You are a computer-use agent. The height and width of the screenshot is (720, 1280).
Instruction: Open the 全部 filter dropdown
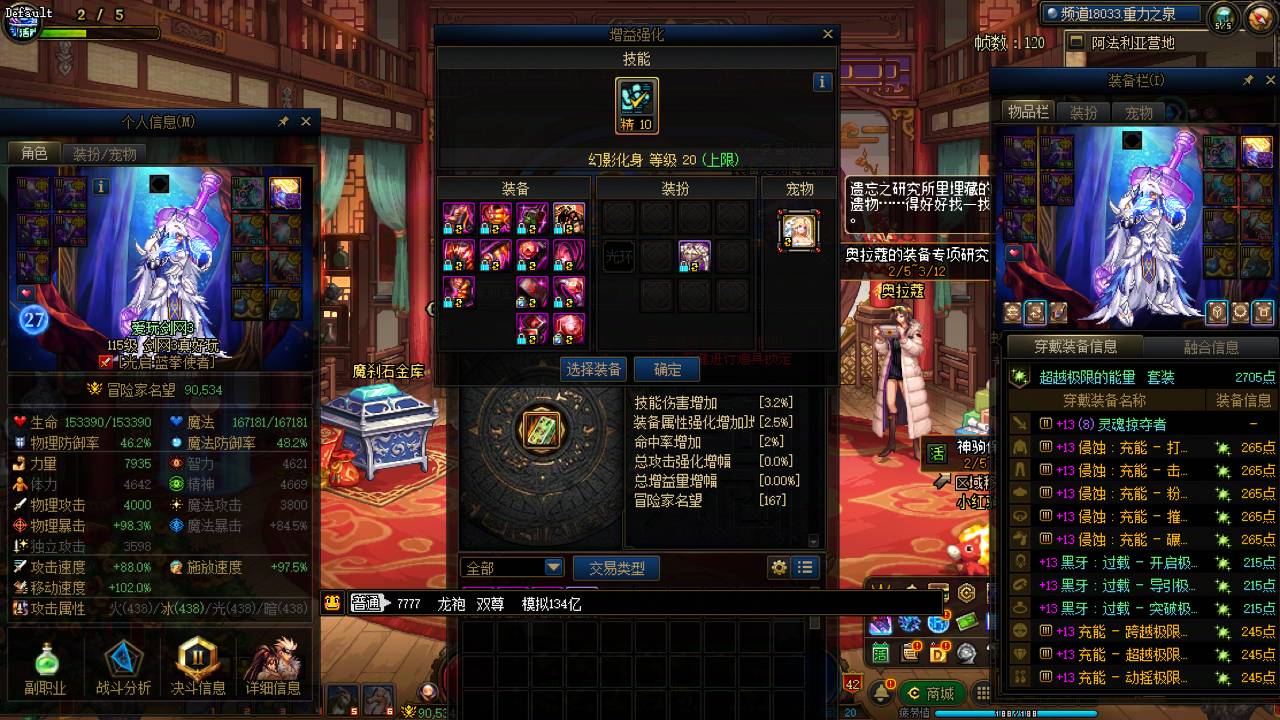point(513,567)
